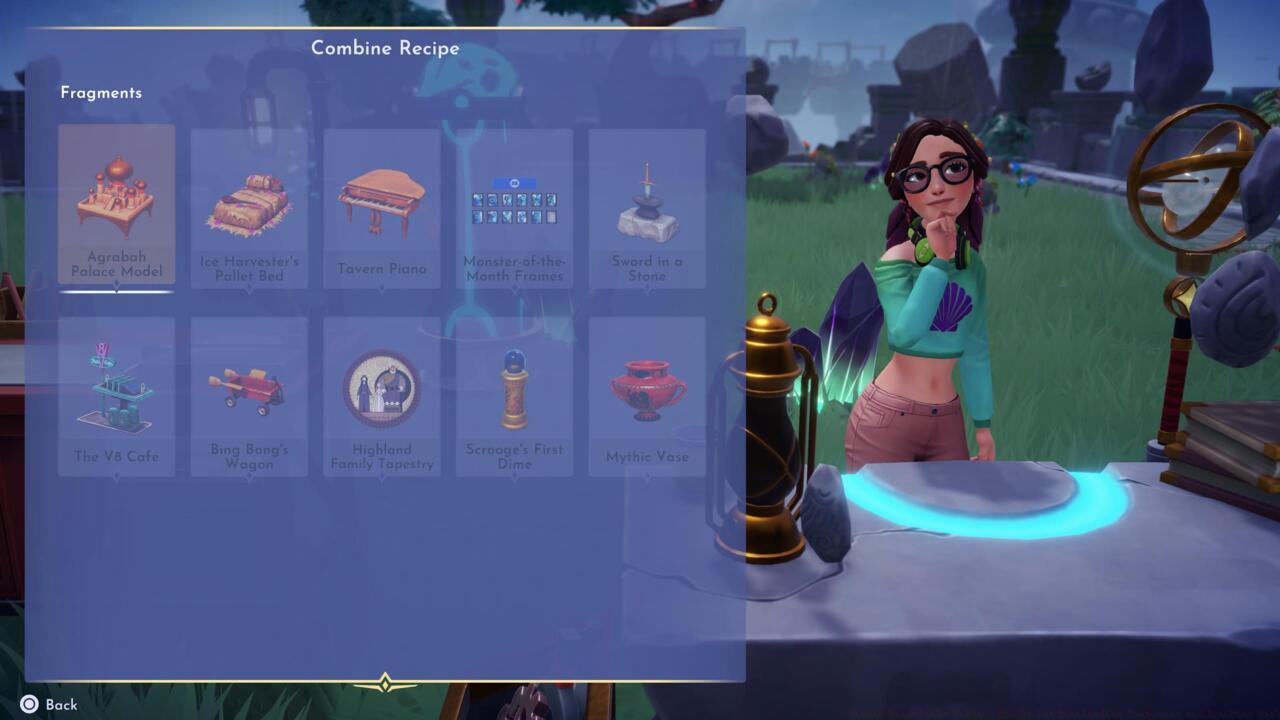Viewport: 1280px width, 720px height.
Task: Click the Combine Recipe title
Action: point(385,47)
